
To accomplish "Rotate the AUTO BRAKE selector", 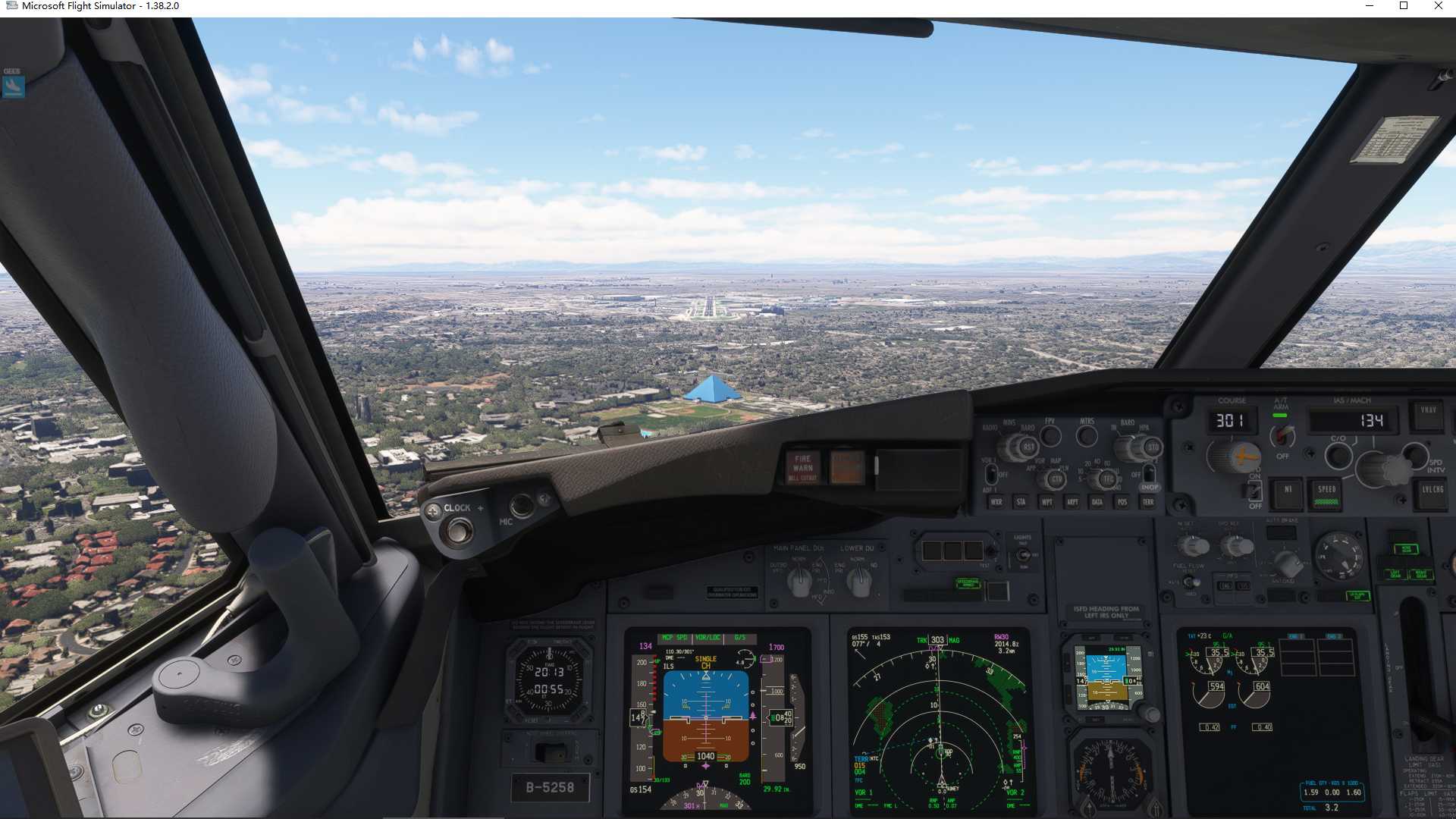I will 1288,563.
